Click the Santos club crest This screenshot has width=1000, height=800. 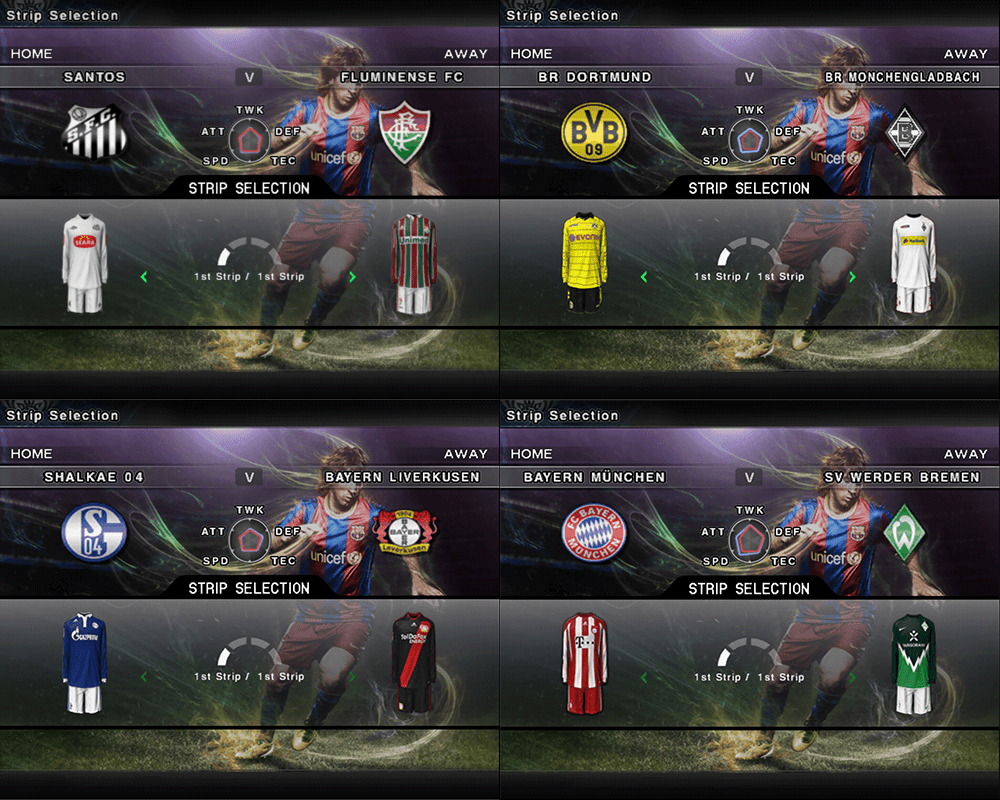[92, 133]
